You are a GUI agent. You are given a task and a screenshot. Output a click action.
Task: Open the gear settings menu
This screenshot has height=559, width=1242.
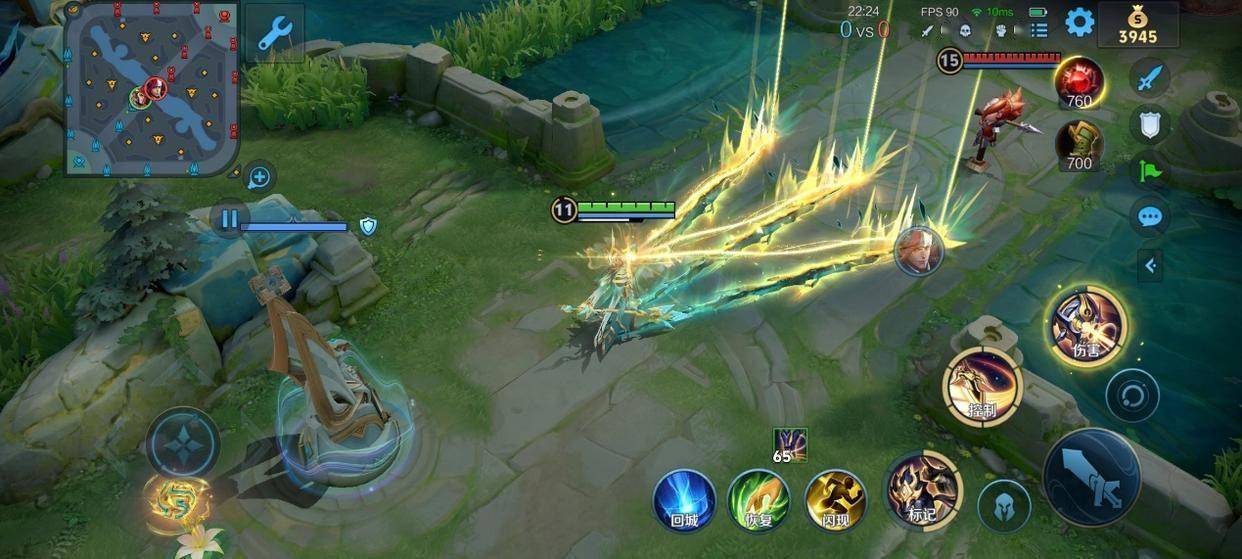click(1079, 22)
